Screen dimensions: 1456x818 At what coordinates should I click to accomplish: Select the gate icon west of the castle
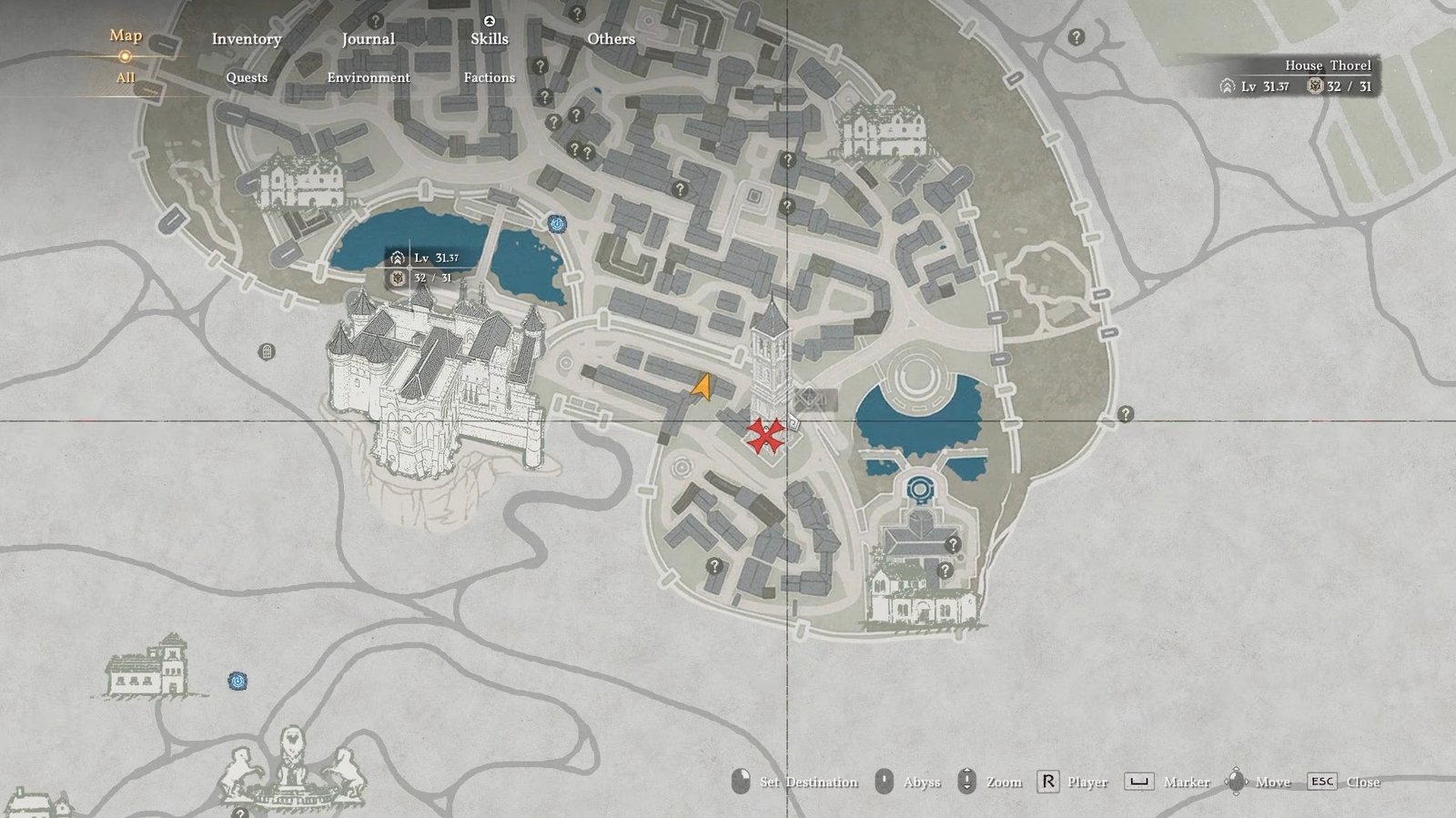267,351
